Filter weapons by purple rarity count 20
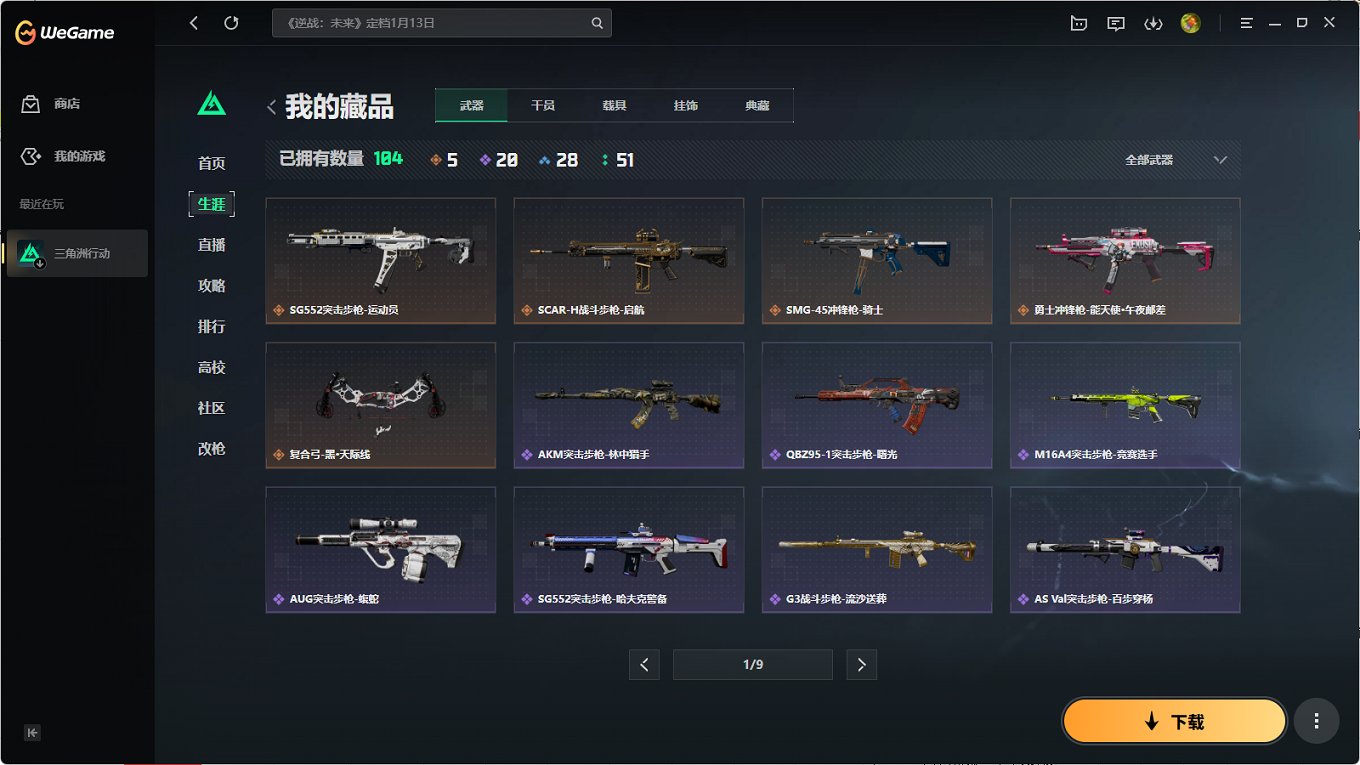1360x765 pixels. 497,158
